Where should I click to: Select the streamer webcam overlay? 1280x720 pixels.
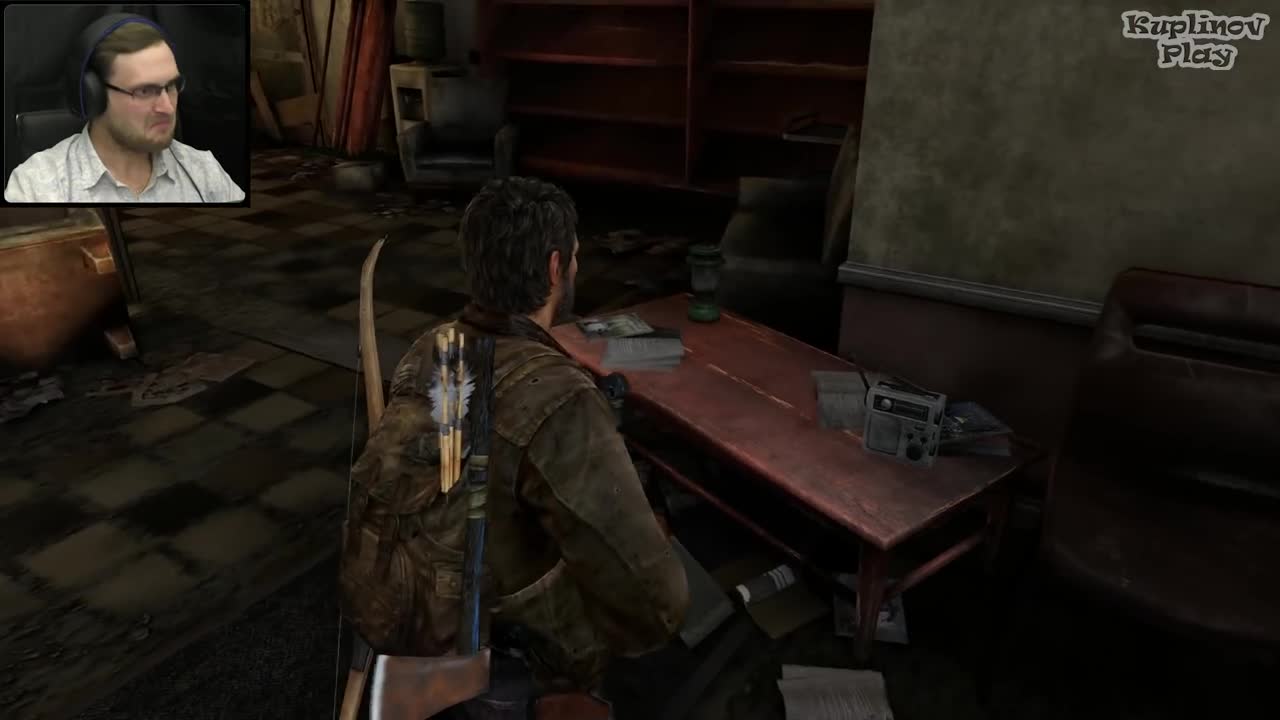pos(125,104)
